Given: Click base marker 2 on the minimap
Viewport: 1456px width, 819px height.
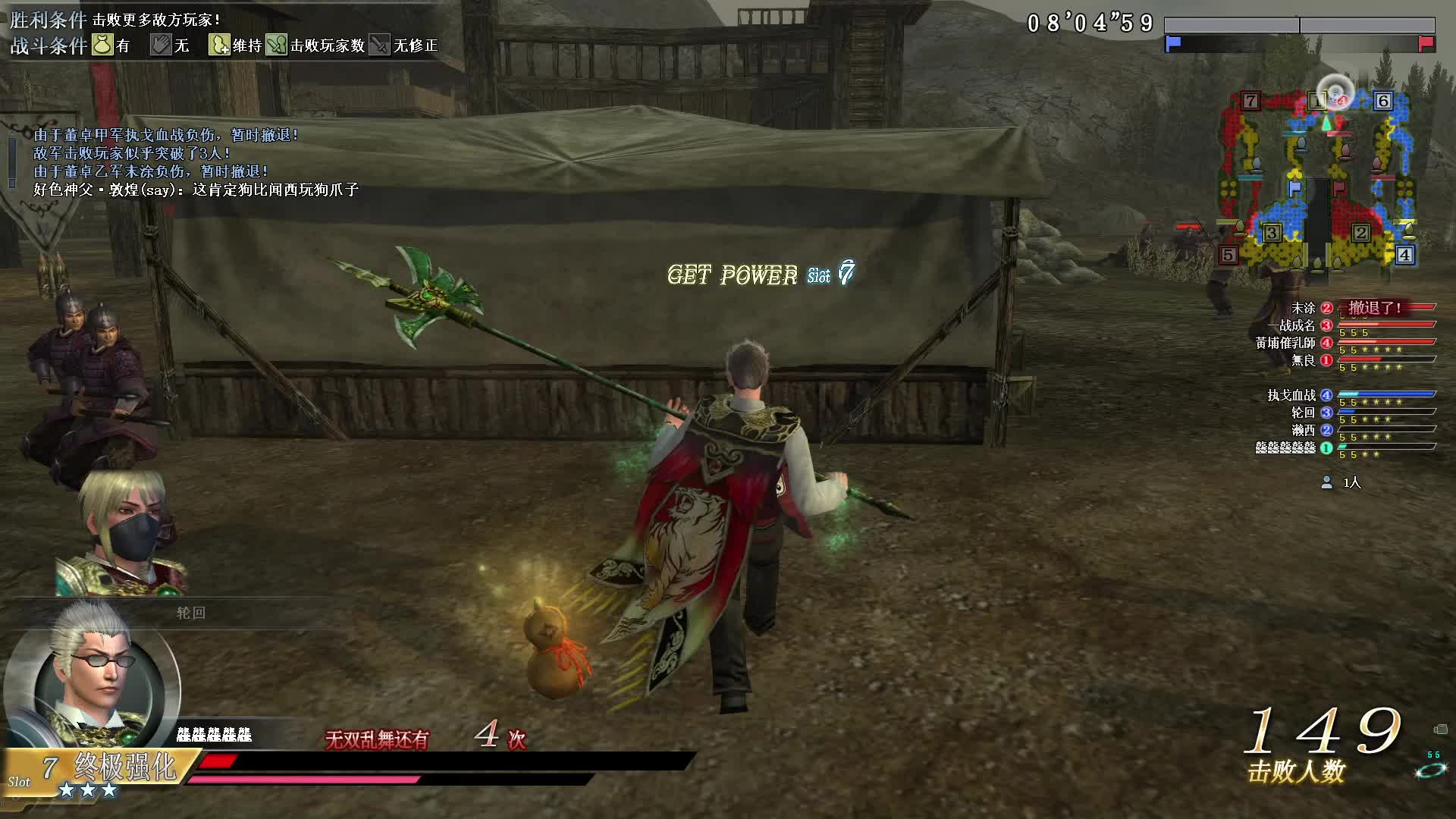Looking at the screenshot, I should coord(1360,233).
